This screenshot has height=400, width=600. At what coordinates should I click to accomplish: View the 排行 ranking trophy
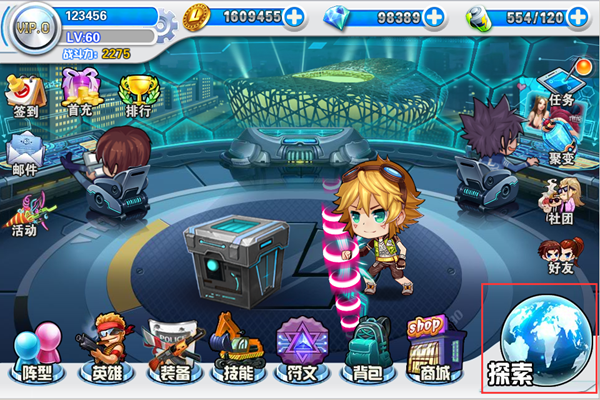tap(135, 95)
